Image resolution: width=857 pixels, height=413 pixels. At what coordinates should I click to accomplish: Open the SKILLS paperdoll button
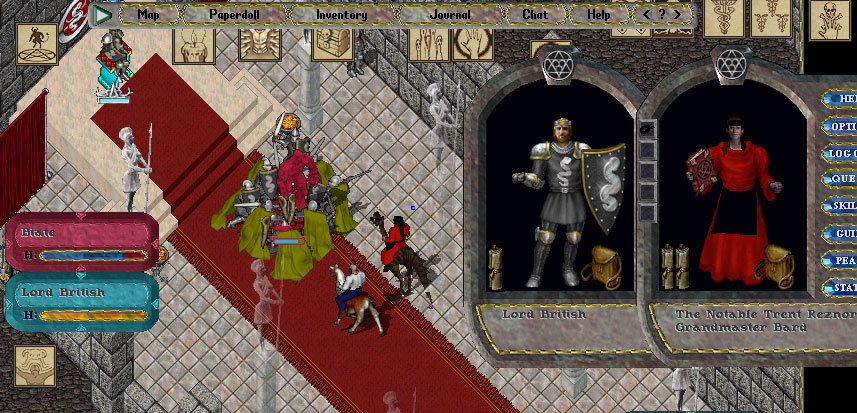842,206
